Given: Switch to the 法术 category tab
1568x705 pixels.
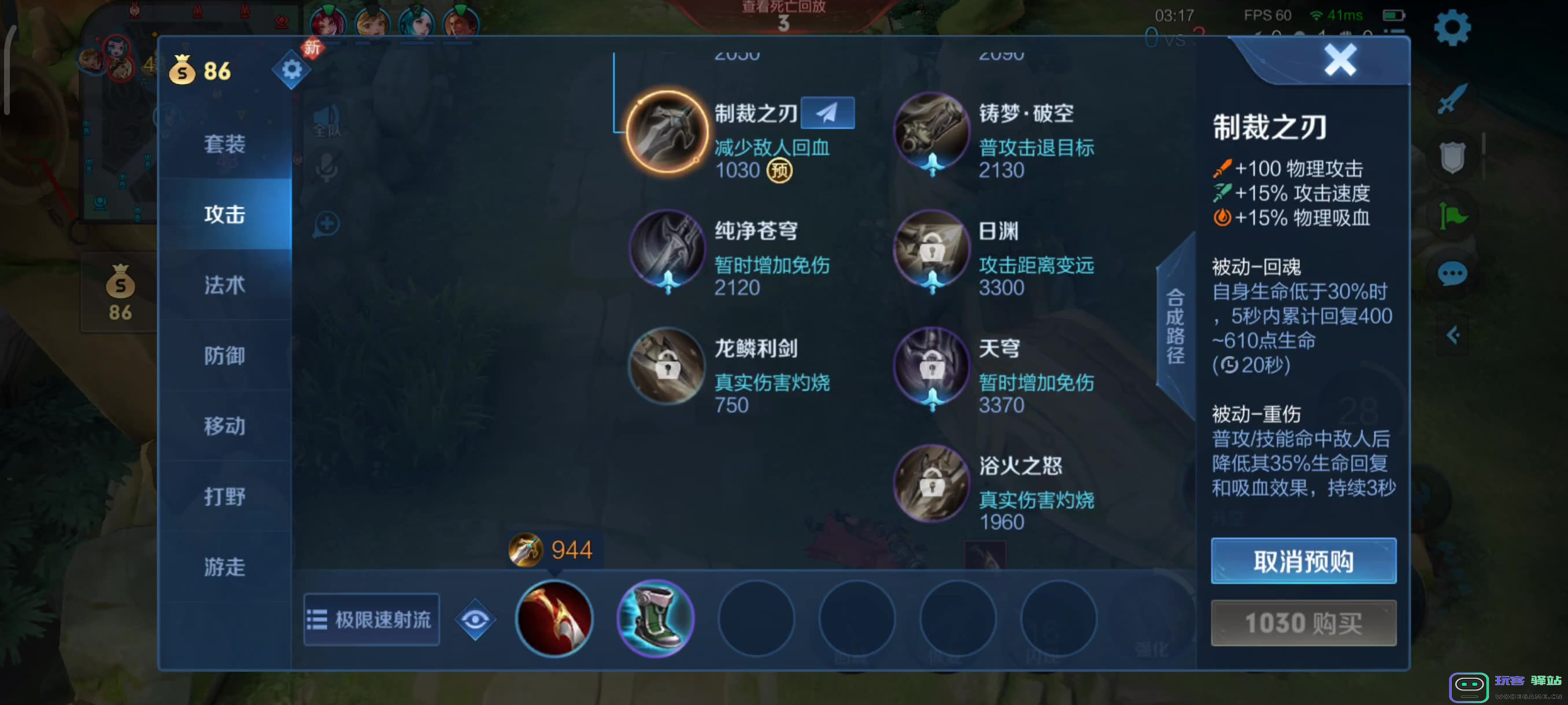Looking at the screenshot, I should tap(225, 285).
